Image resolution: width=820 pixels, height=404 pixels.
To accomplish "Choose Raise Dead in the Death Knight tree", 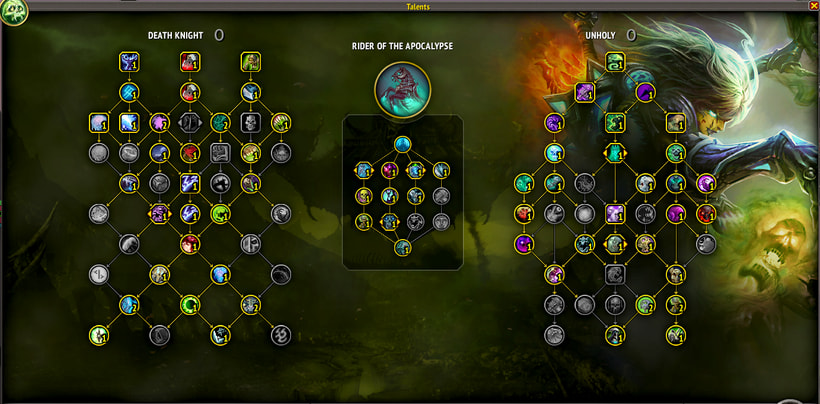I will [250, 63].
